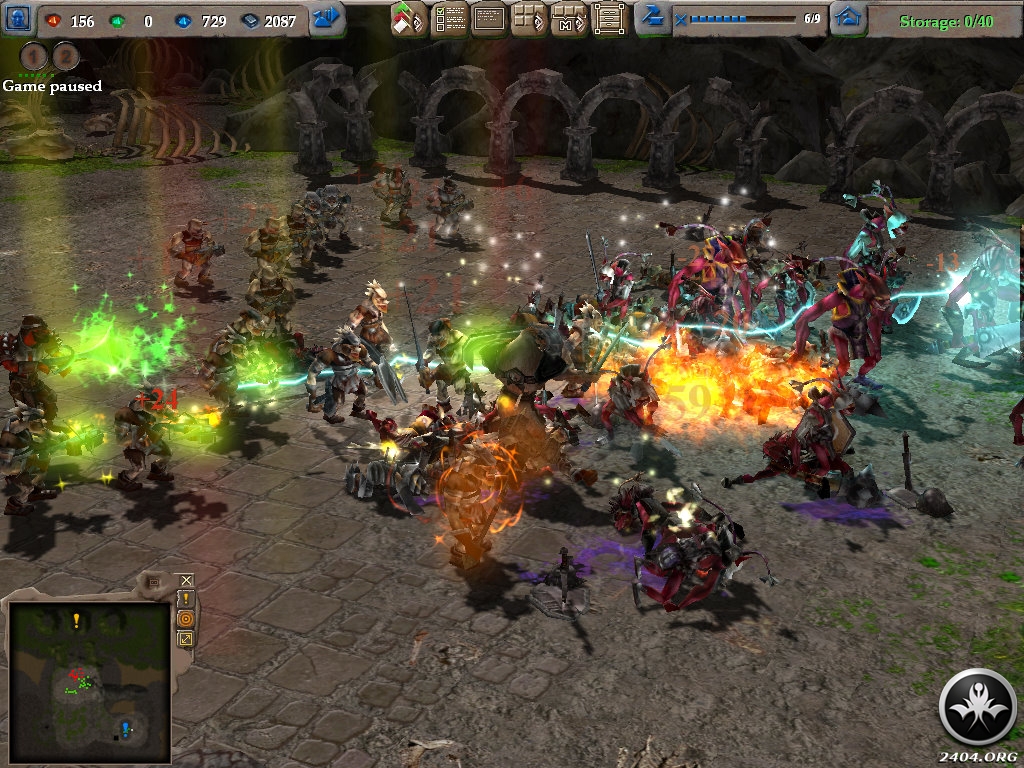Select control group 1
Image resolution: width=1024 pixels, height=768 pixels.
pyautogui.click(x=35, y=57)
